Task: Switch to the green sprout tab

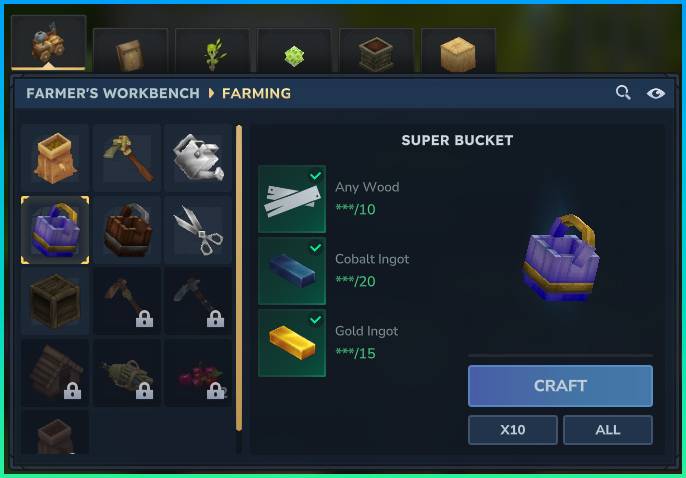Action: coord(212,53)
